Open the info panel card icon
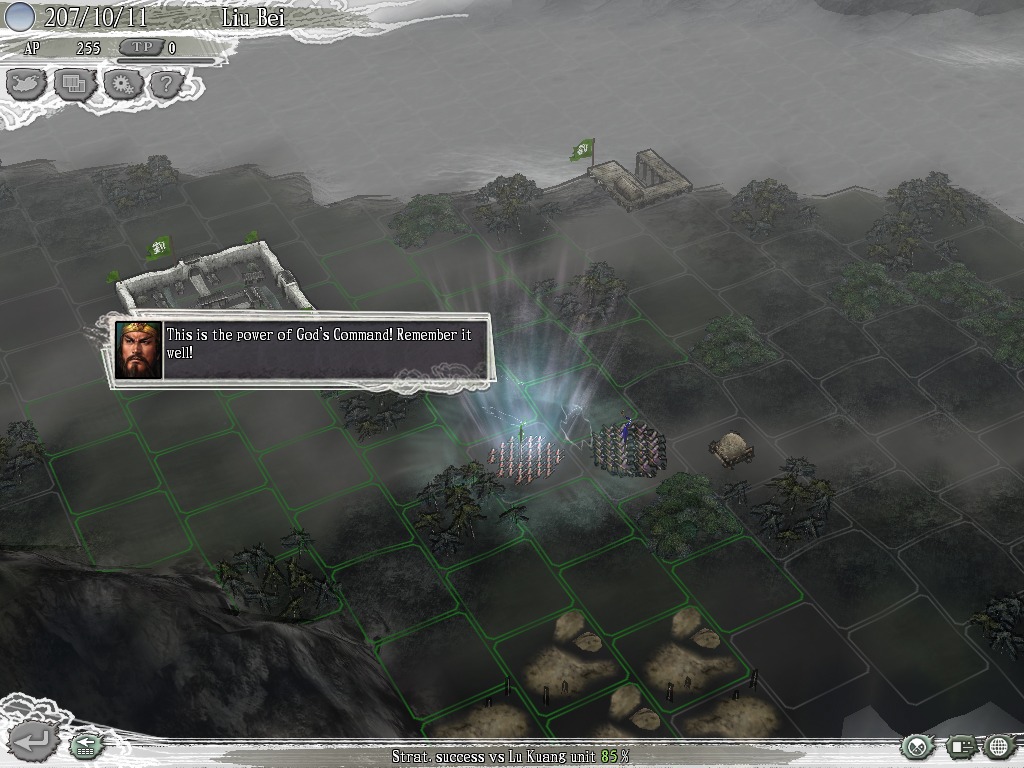This screenshot has width=1024, height=768. pyautogui.click(x=961, y=746)
